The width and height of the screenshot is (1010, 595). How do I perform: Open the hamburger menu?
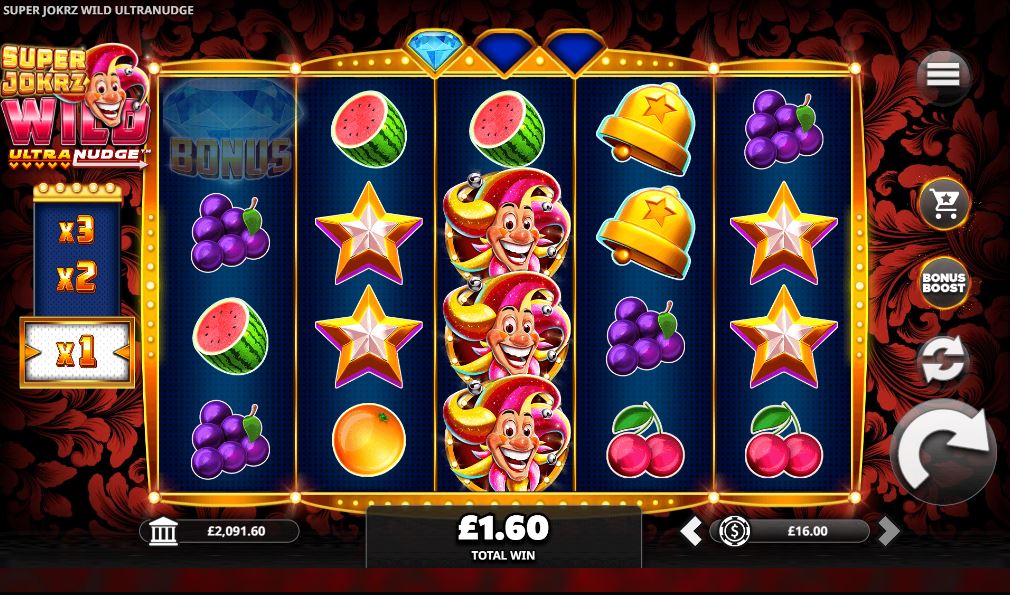tap(943, 74)
